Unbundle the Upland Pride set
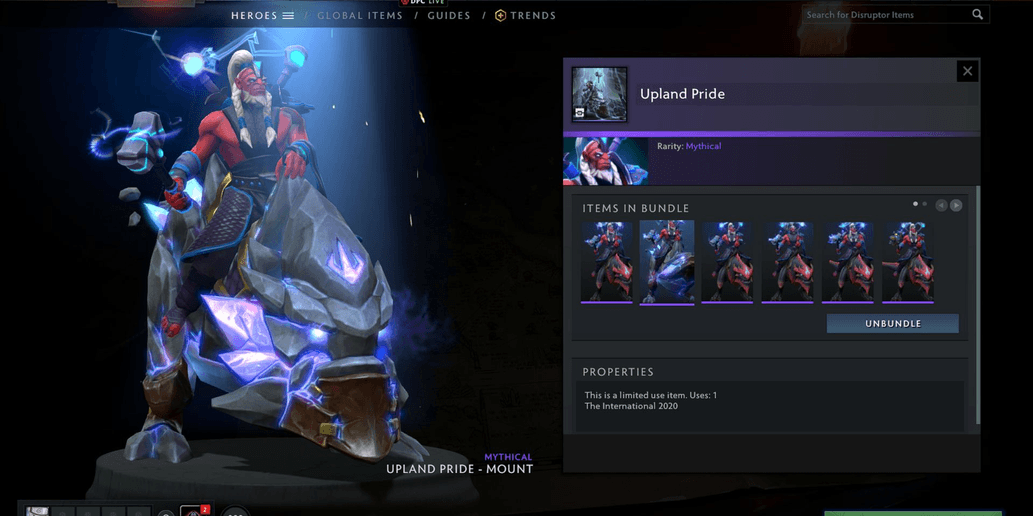Viewport: 1033px width, 516px height. pyautogui.click(x=892, y=324)
